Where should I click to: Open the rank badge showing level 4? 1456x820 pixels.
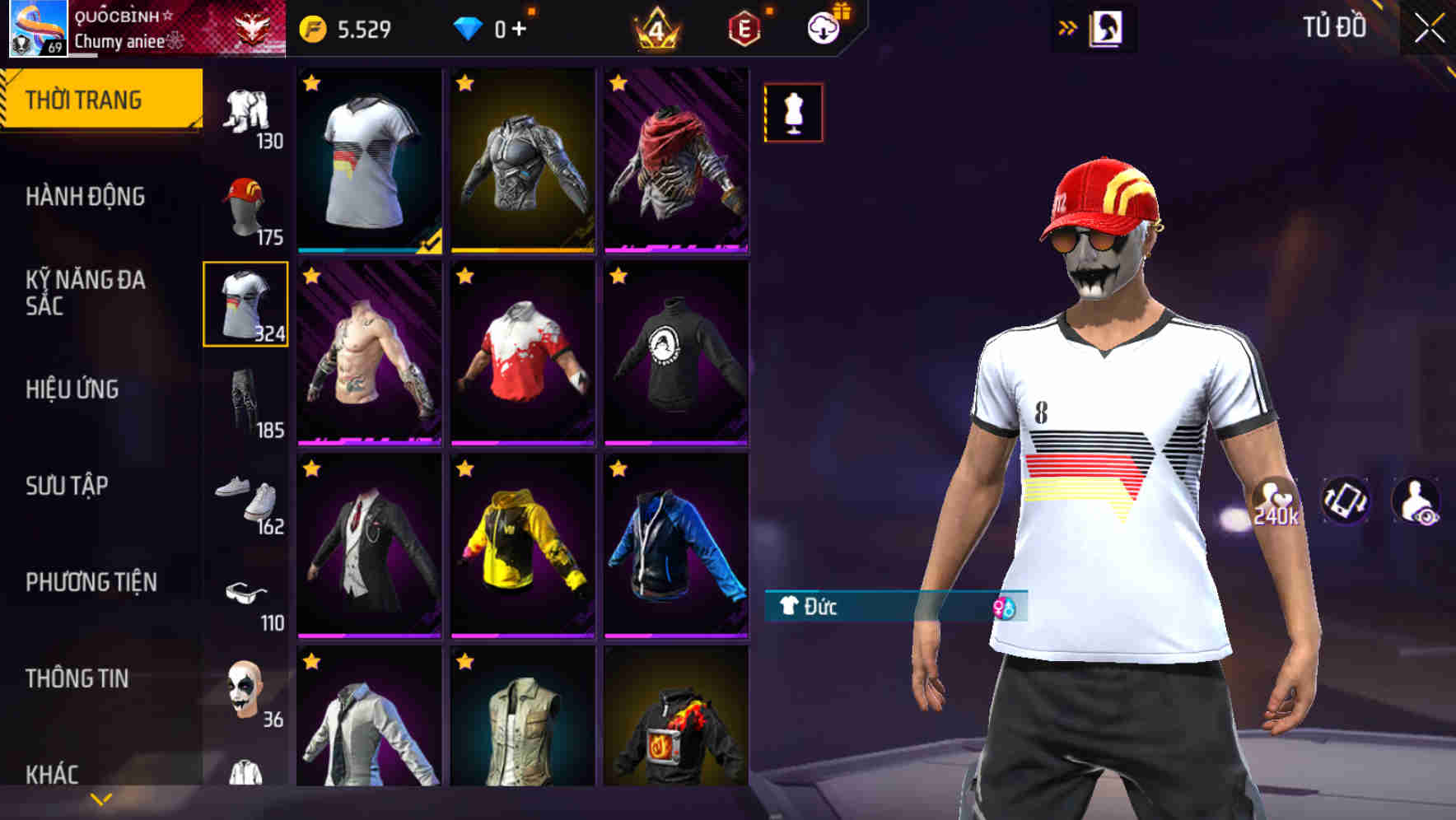[x=655, y=27]
